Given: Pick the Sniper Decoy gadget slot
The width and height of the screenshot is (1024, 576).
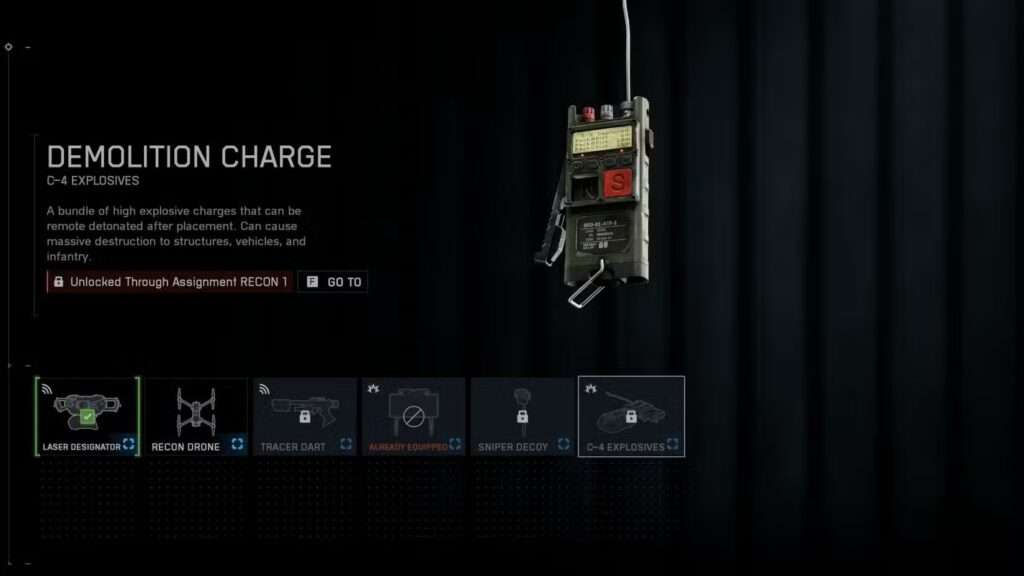Looking at the screenshot, I should [x=522, y=416].
